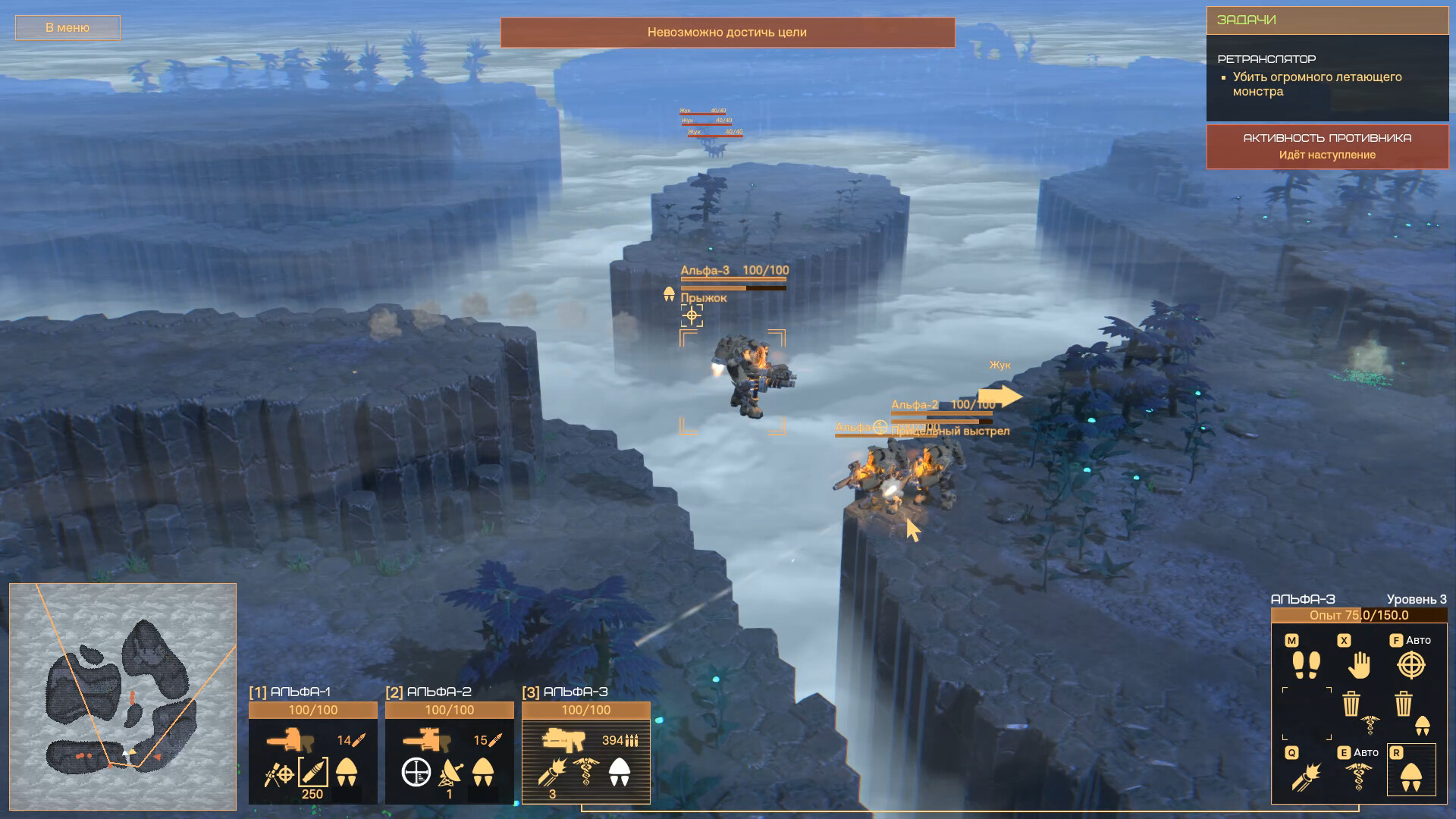Image resolution: width=1456 pixels, height=819 pixels.
Task: Click the mortar weapon icon on АЛЬФА-1 card
Action: tap(290, 739)
